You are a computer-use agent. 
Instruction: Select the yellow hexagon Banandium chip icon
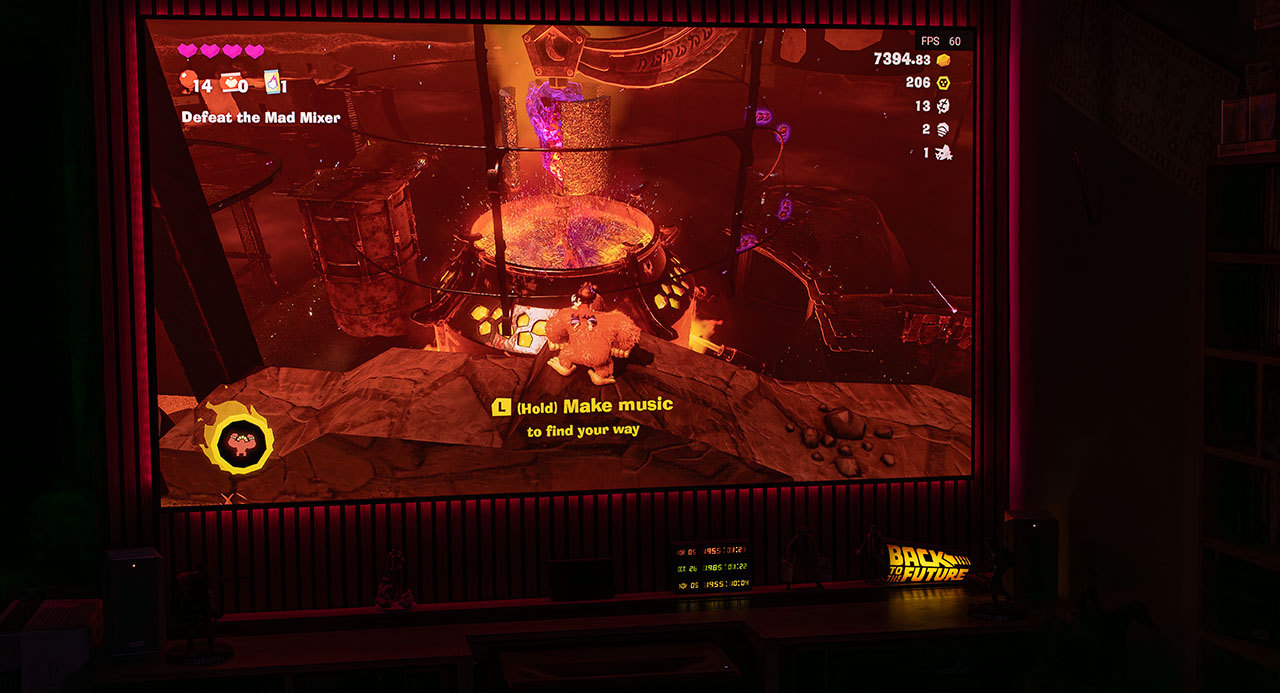coord(942,83)
